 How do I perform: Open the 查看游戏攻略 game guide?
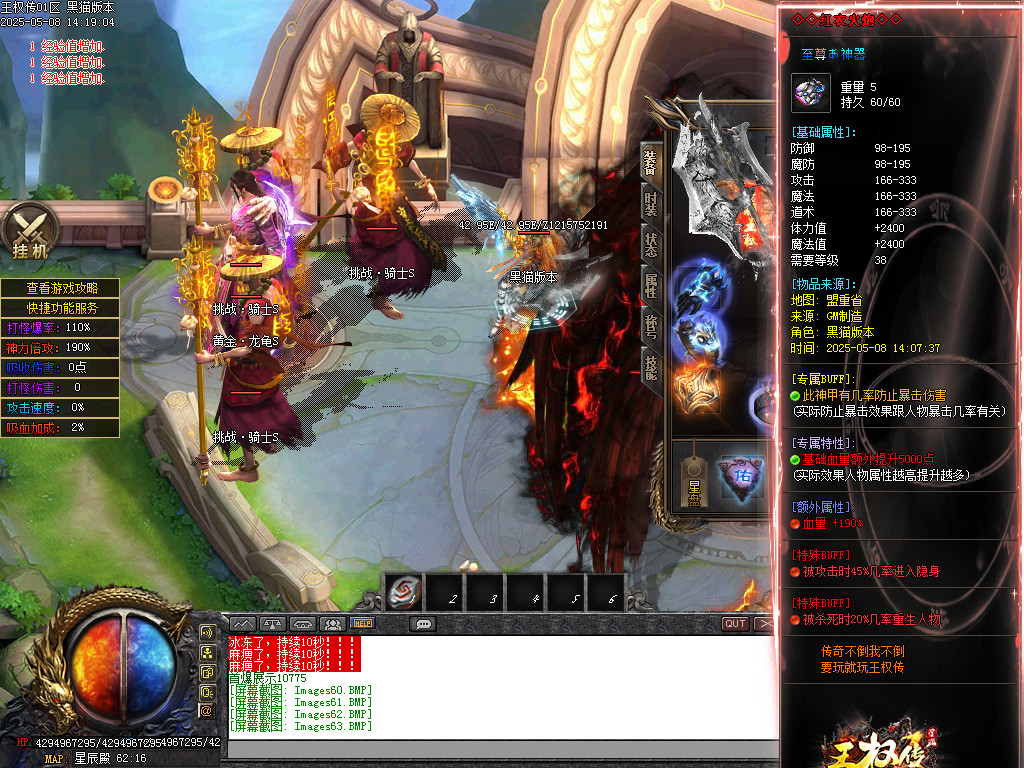pyautogui.click(x=59, y=288)
